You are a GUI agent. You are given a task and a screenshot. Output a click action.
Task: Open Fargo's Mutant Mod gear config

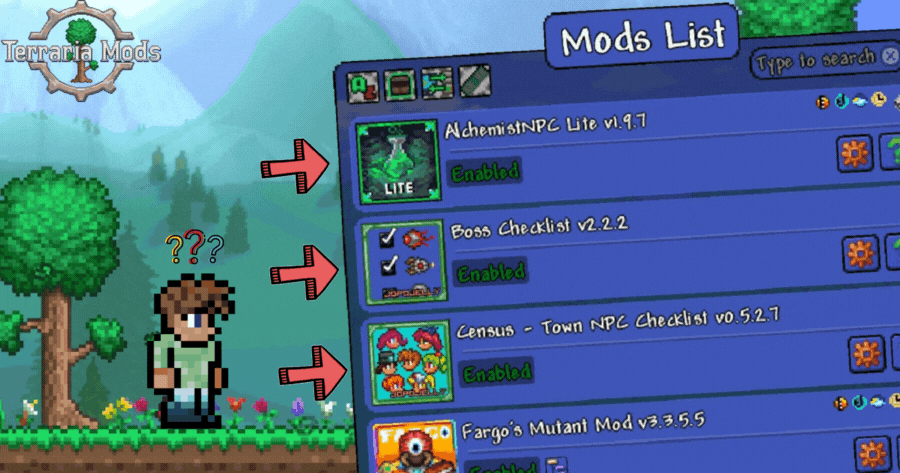coord(870,453)
